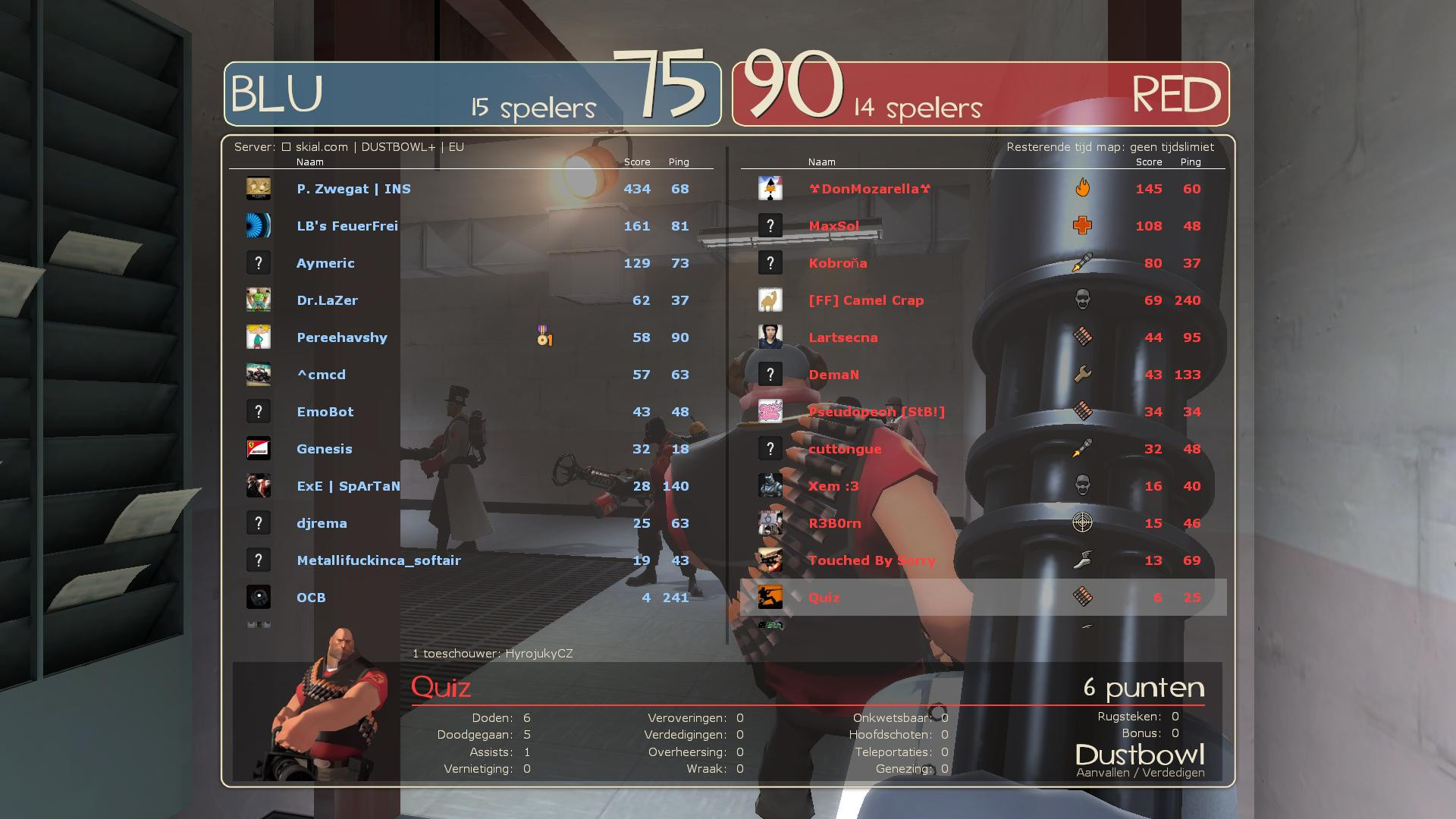Select the Pyro flame class icon beside DonMozarella
Viewport: 1456px width, 819px height.
pyautogui.click(x=1084, y=189)
